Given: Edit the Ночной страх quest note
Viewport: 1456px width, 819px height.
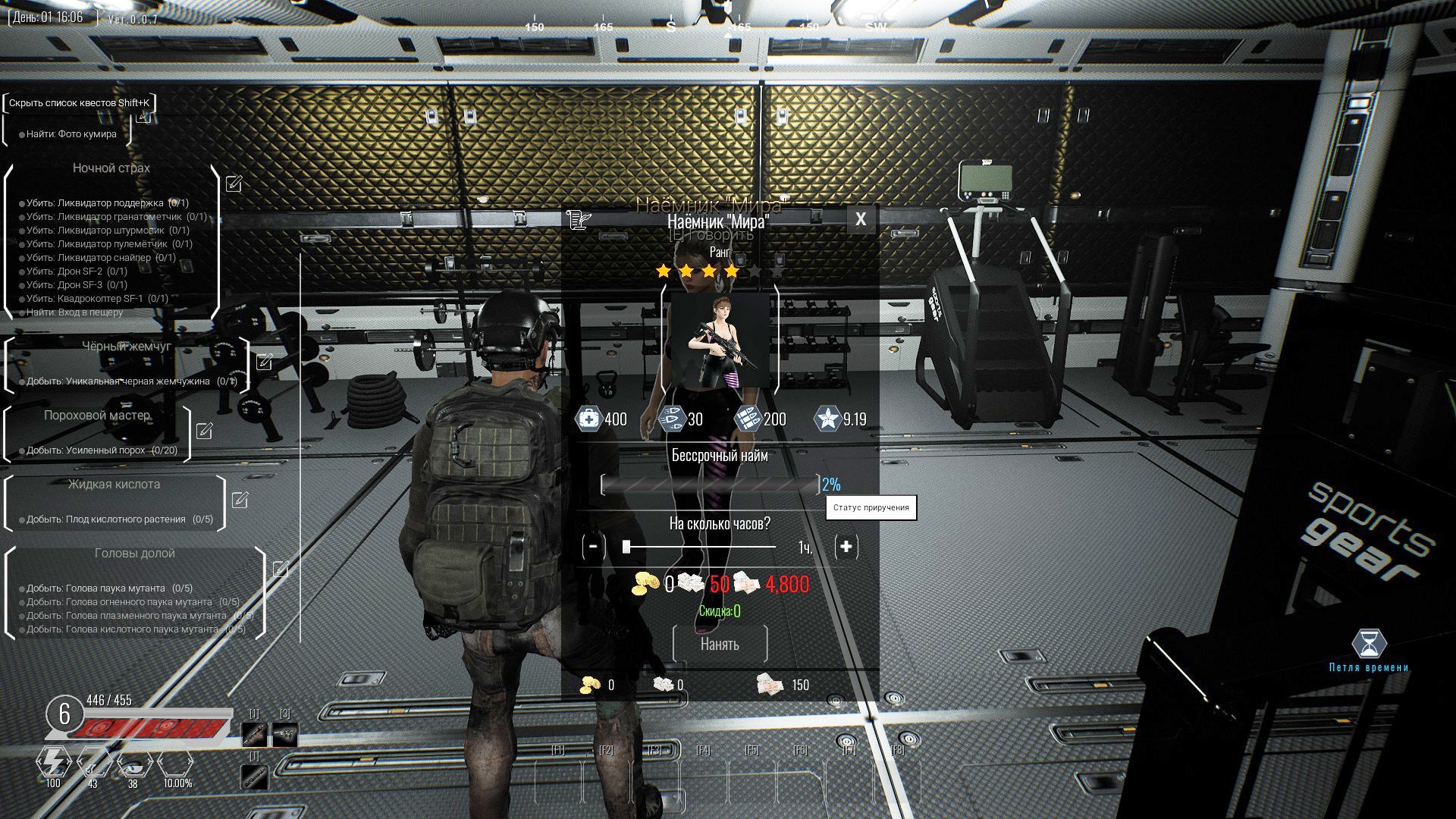Looking at the screenshot, I should tap(234, 184).
